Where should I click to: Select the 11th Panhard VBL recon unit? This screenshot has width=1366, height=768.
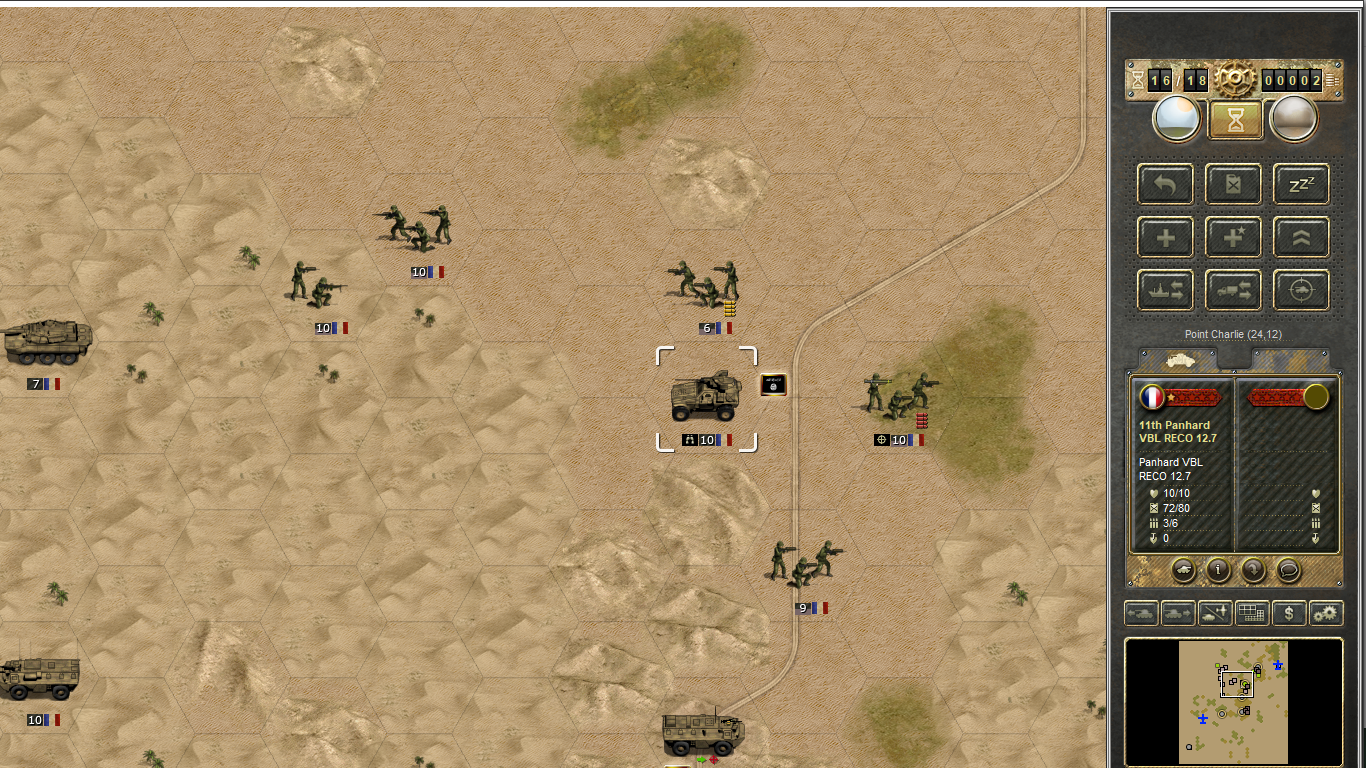click(706, 398)
